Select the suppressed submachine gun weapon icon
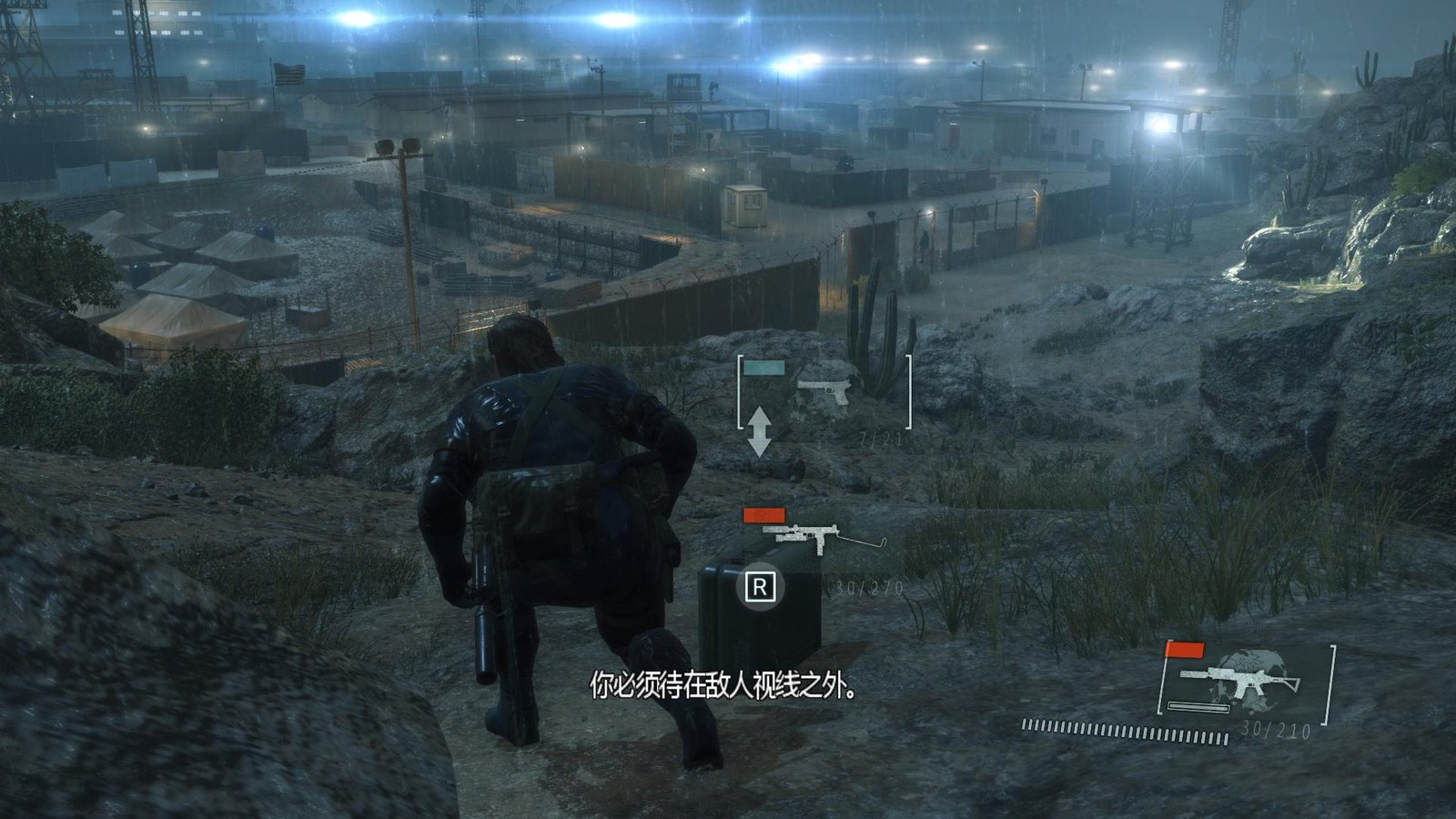Screen dimensions: 1456x819 824,534
